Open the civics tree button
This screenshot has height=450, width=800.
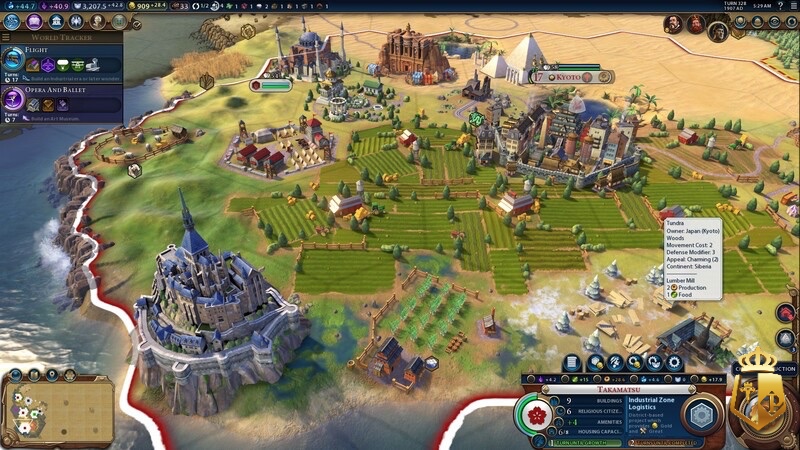point(34,21)
